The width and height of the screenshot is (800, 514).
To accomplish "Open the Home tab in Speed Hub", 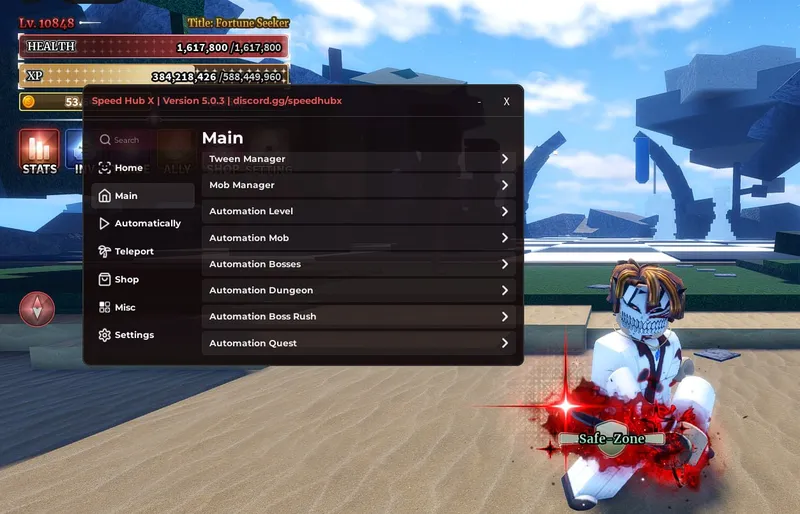I will (x=128, y=168).
